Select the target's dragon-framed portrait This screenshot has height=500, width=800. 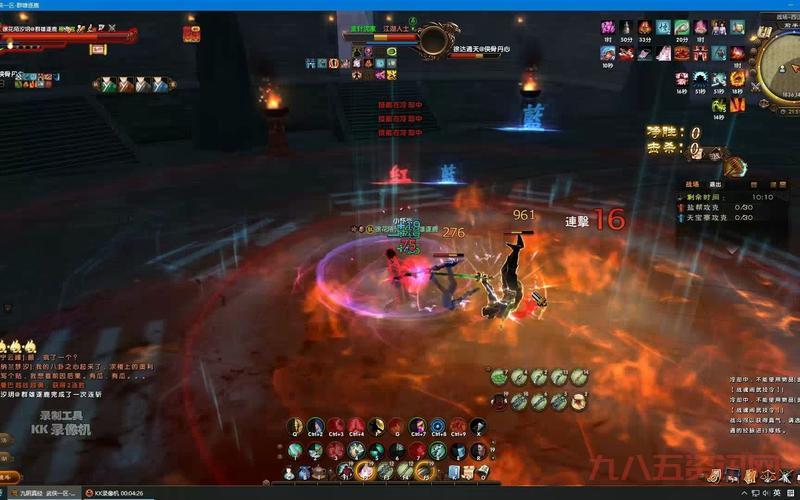[x=433, y=41]
